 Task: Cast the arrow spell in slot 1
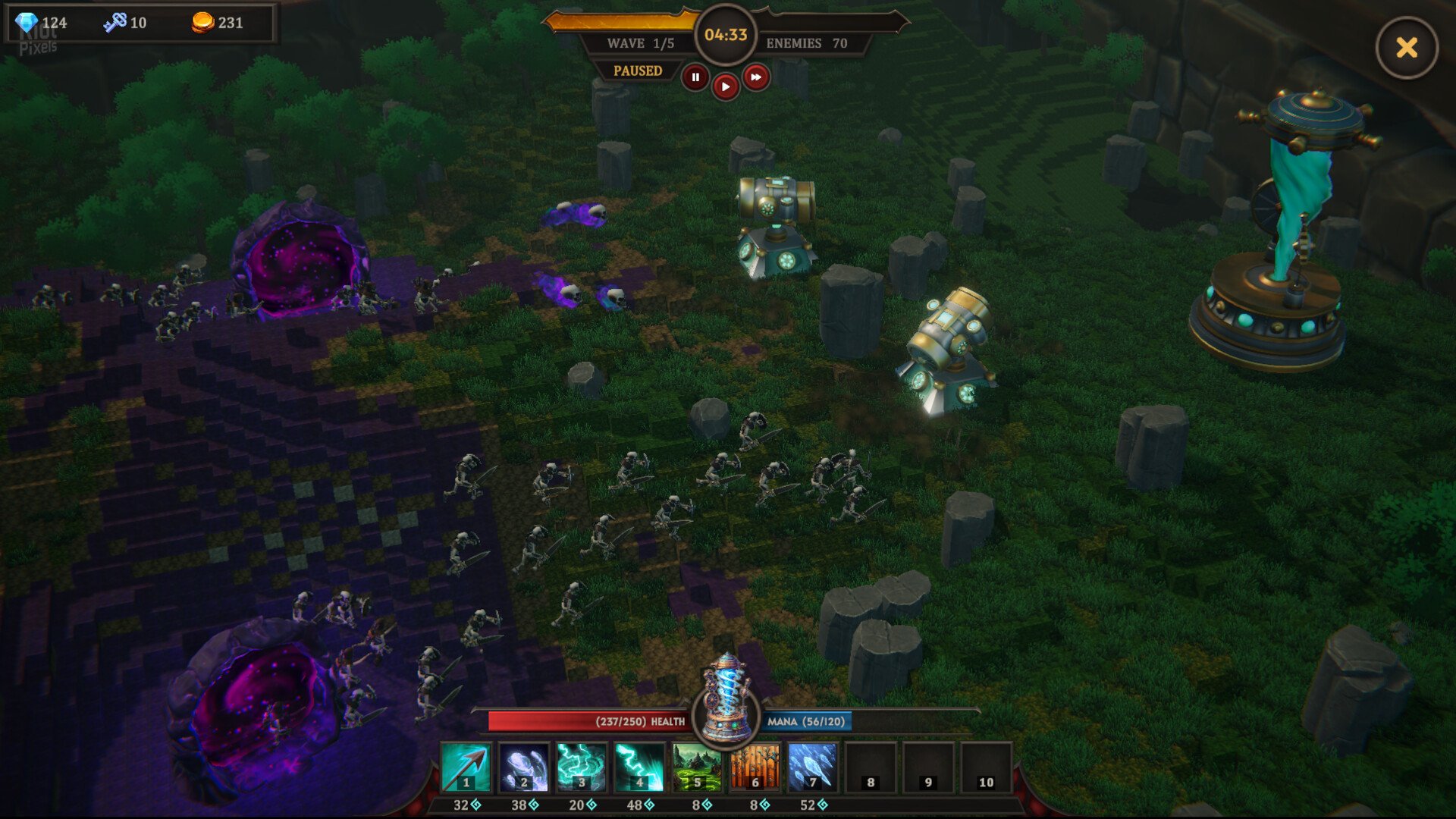point(466,767)
